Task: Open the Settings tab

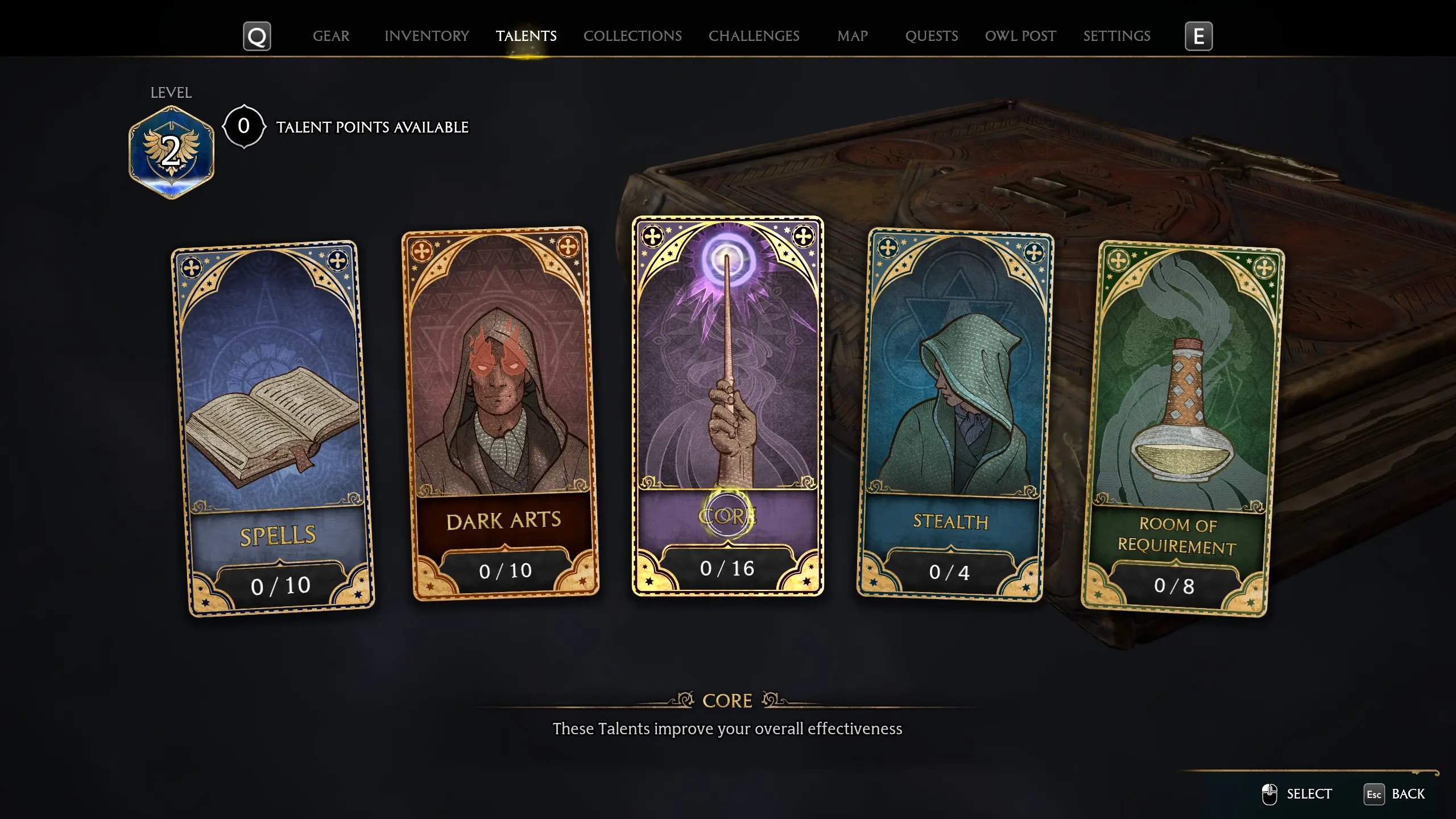Action: [x=1116, y=36]
